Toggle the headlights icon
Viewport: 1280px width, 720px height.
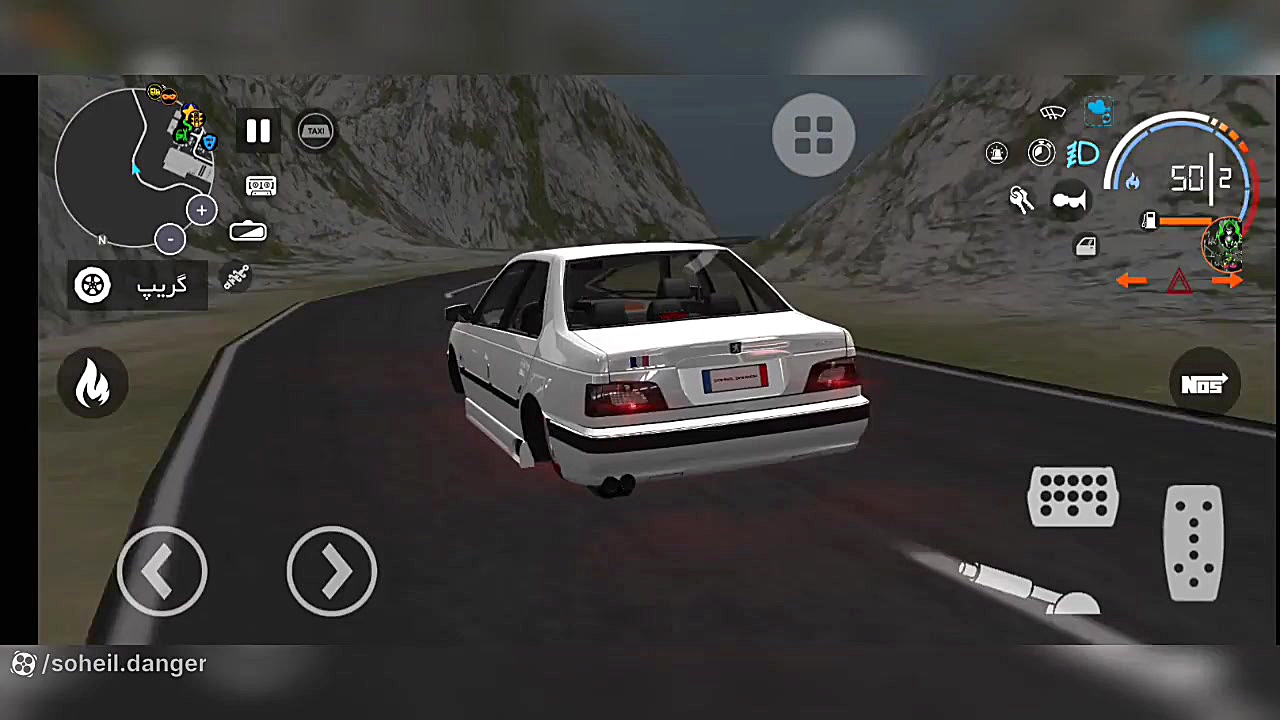1083,154
